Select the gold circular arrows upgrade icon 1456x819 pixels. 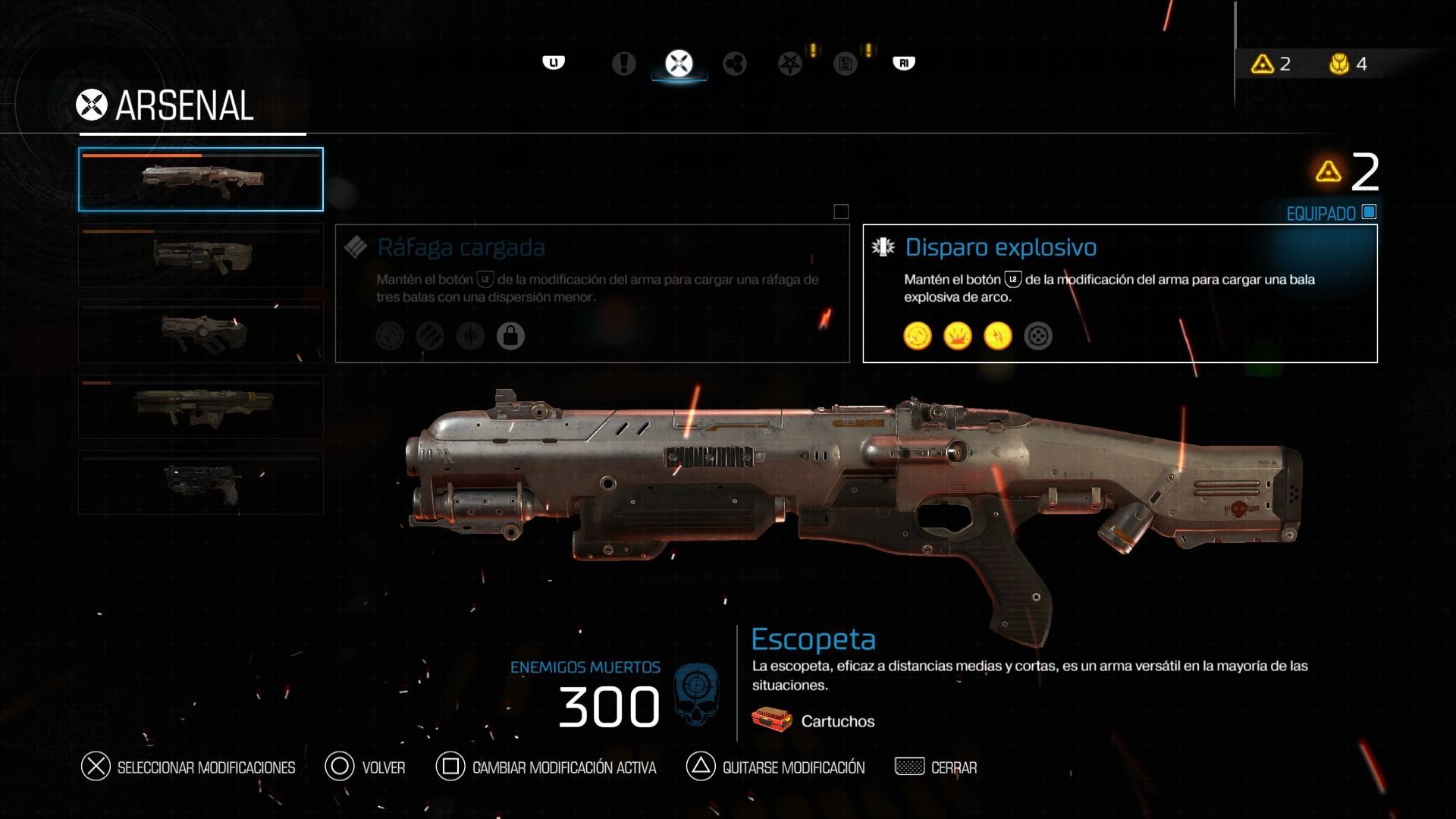[918, 336]
